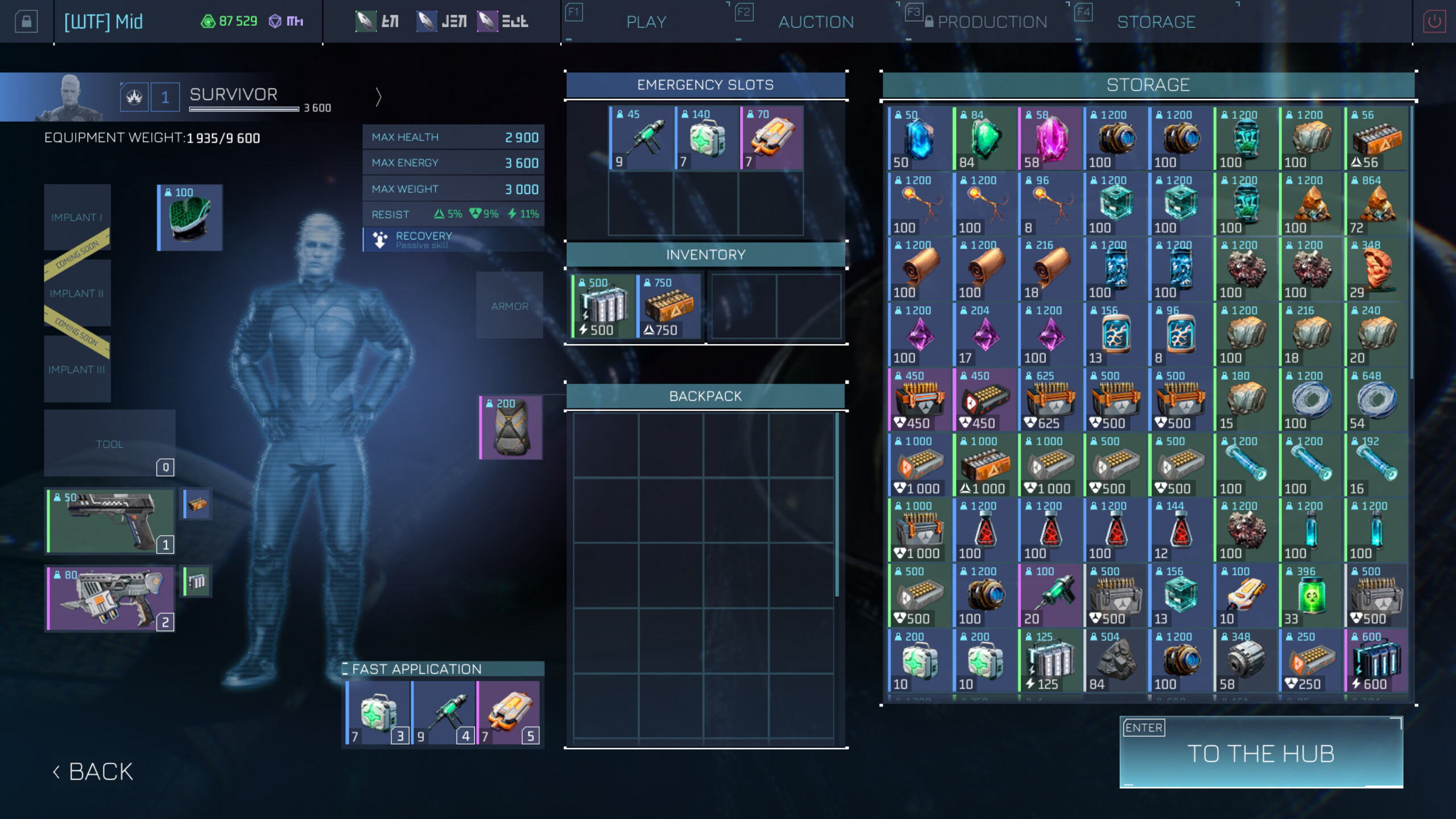The image size is (1456, 819).
Task: Click the rifle in the first Emergency Slot
Action: [x=643, y=138]
